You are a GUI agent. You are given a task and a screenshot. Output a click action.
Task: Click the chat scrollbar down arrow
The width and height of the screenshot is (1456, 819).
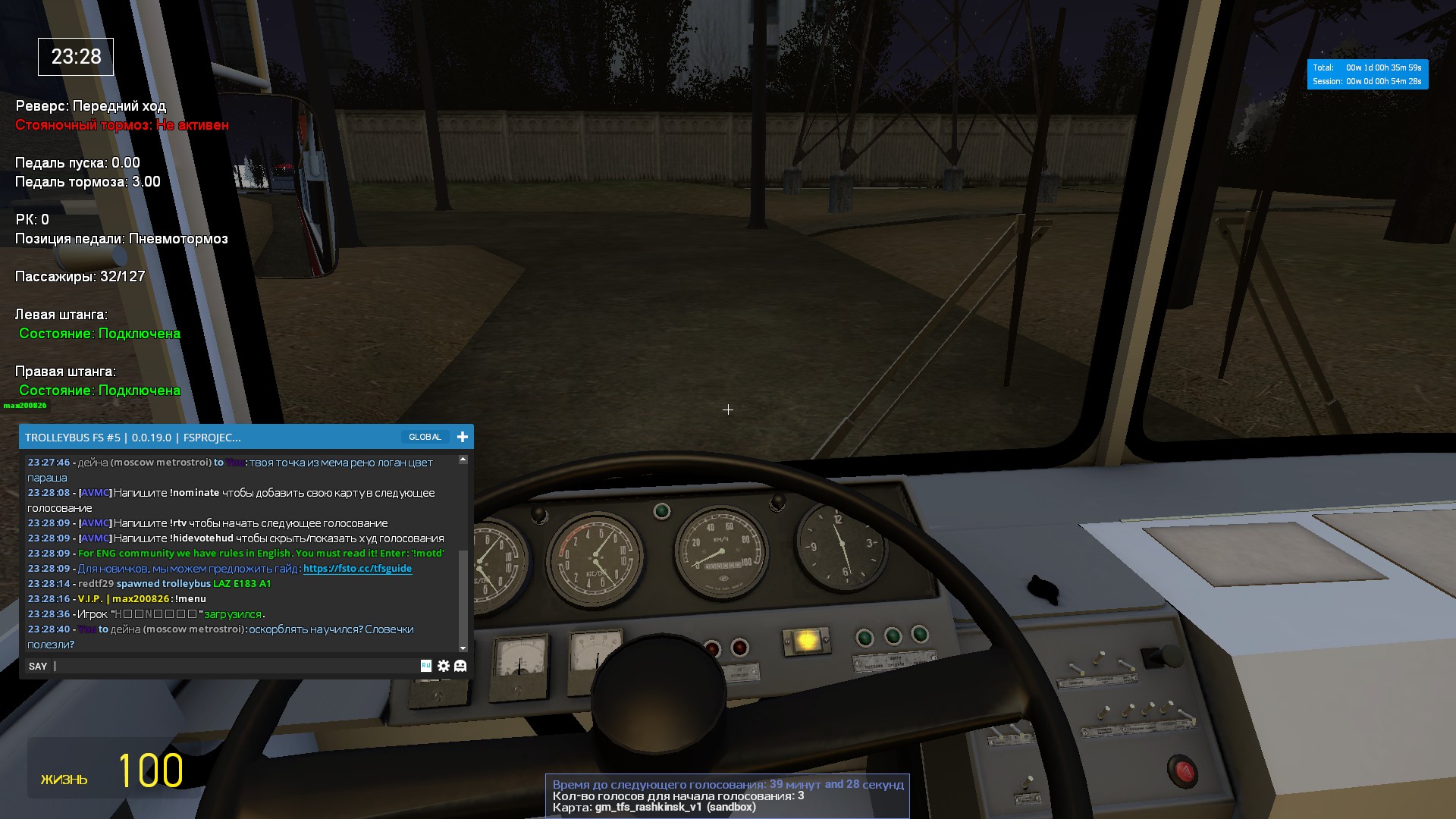tap(463, 648)
